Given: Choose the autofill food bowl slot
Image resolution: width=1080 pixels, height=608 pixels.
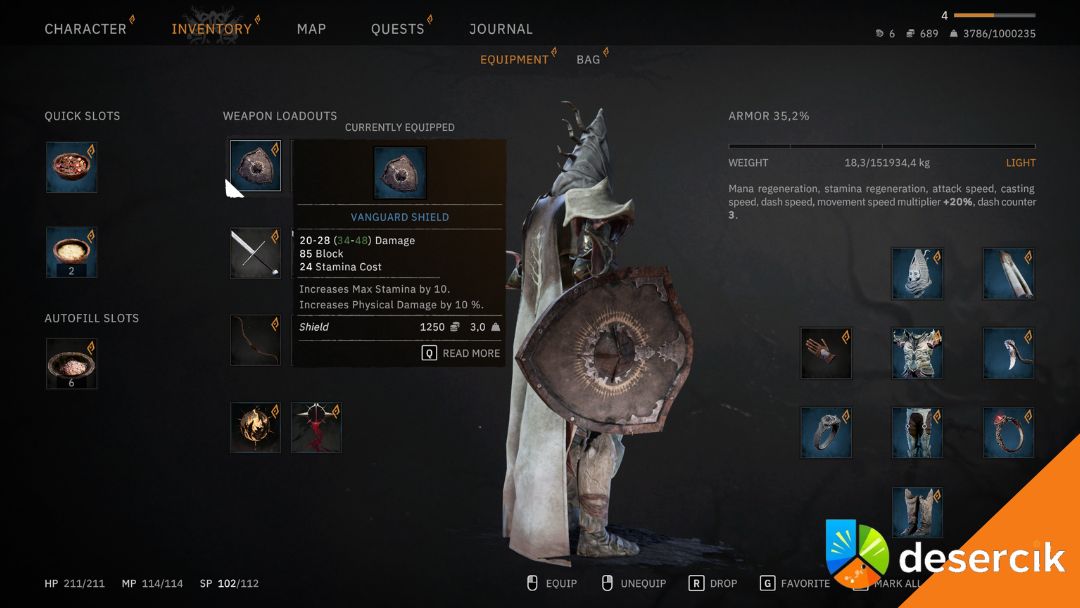Looking at the screenshot, I should pos(71,363).
